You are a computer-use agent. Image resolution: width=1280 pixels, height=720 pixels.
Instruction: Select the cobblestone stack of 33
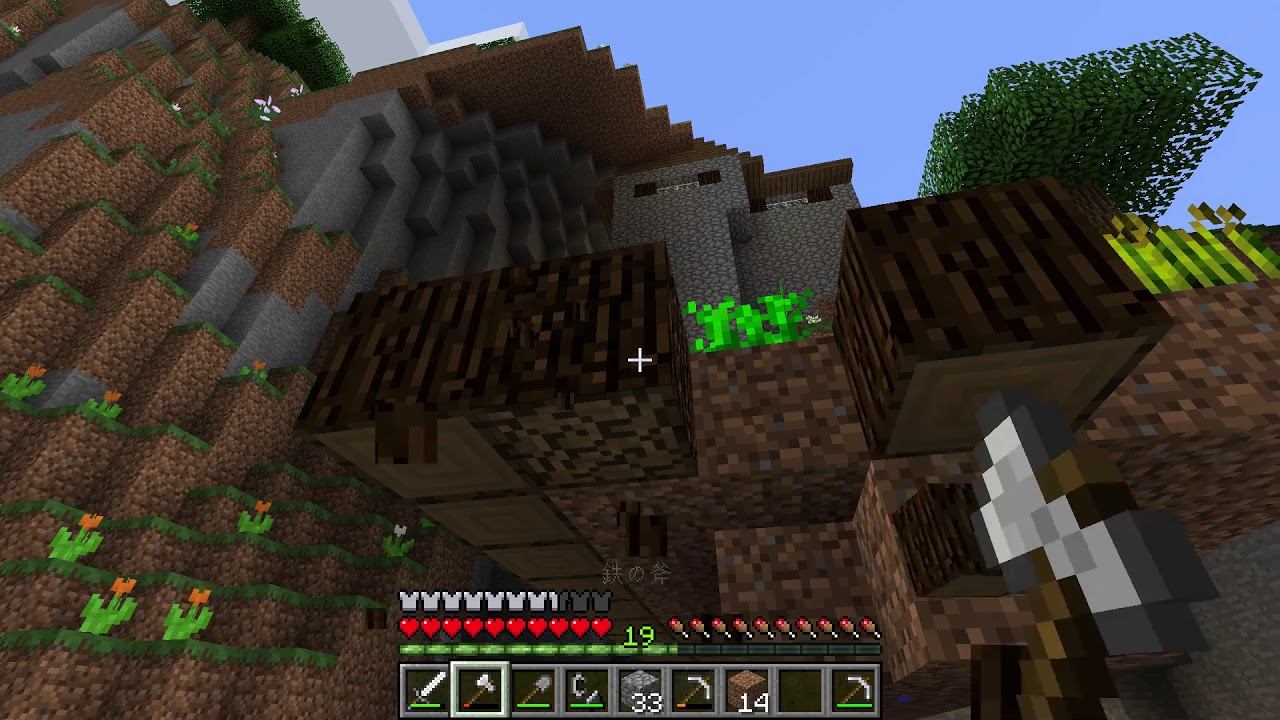(641, 689)
